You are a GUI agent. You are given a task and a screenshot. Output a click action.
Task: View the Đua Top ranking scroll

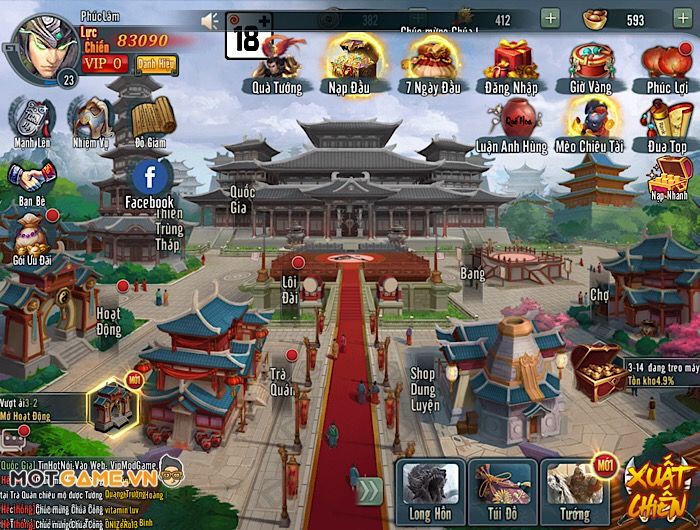pyautogui.click(x=666, y=120)
